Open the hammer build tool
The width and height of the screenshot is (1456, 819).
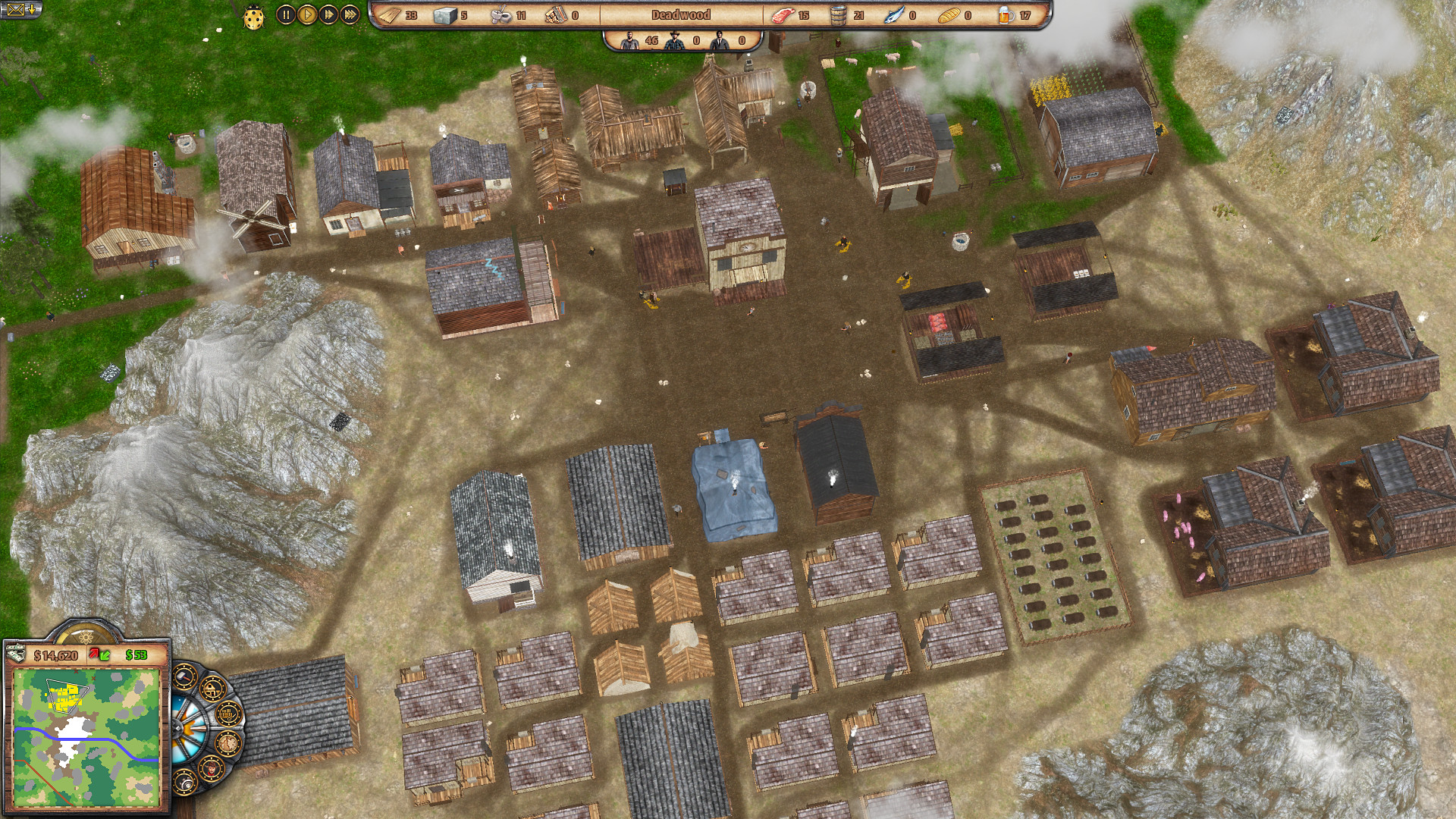[x=186, y=677]
